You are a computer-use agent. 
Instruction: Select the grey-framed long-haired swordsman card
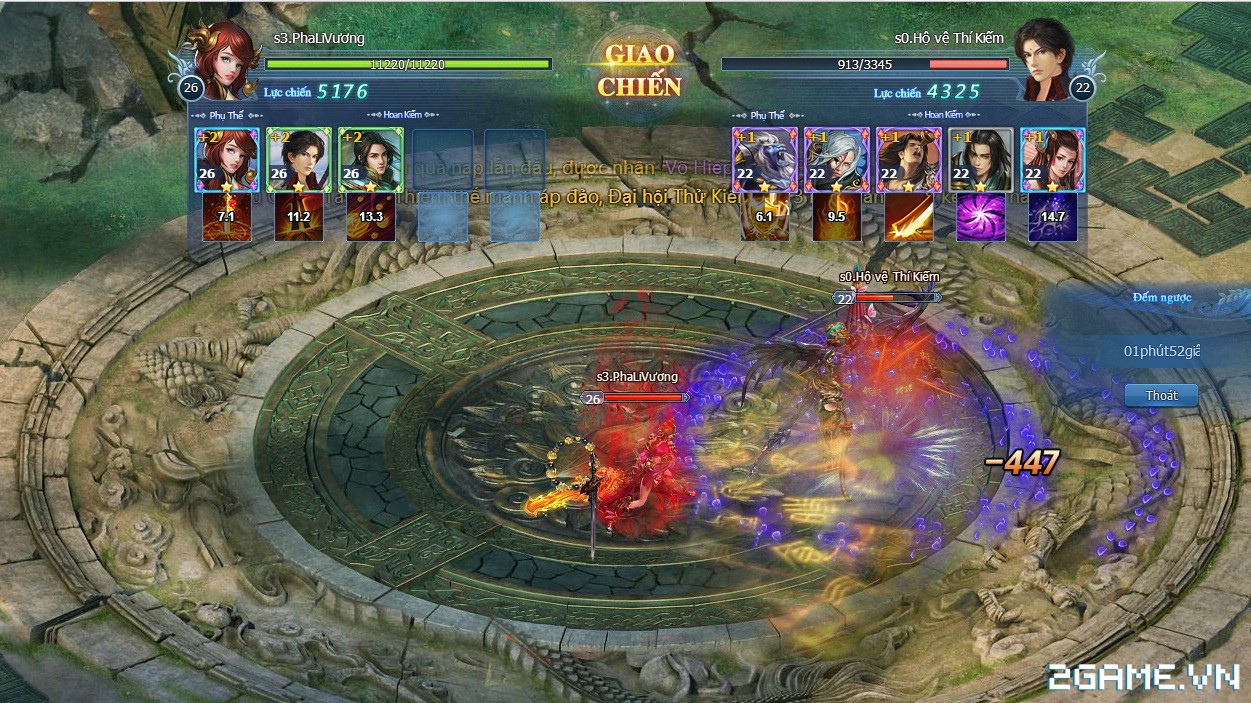coord(980,159)
